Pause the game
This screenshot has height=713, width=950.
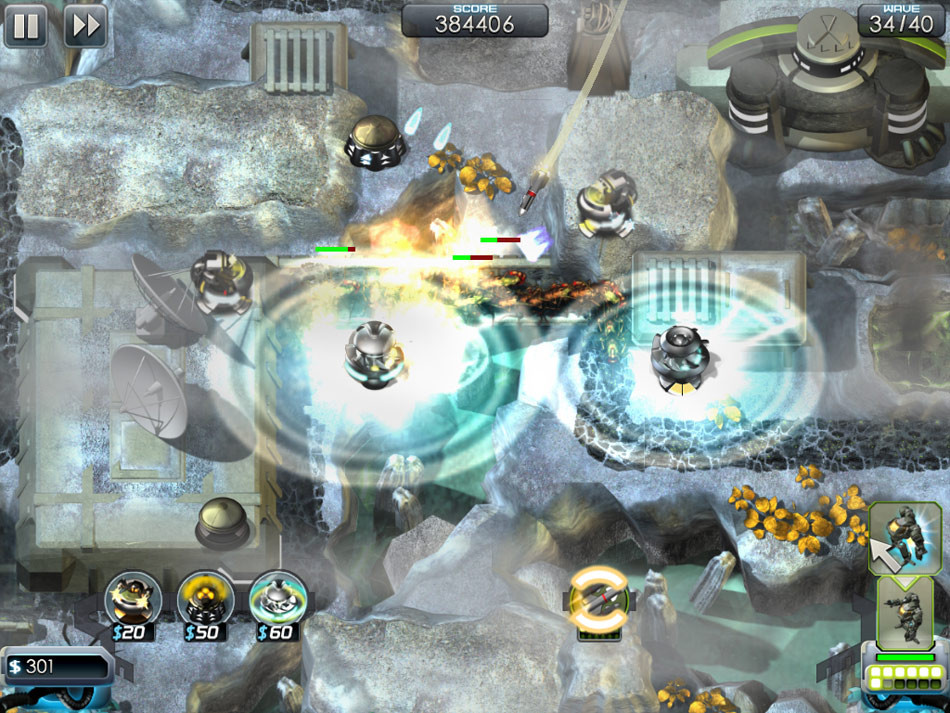click(26, 26)
